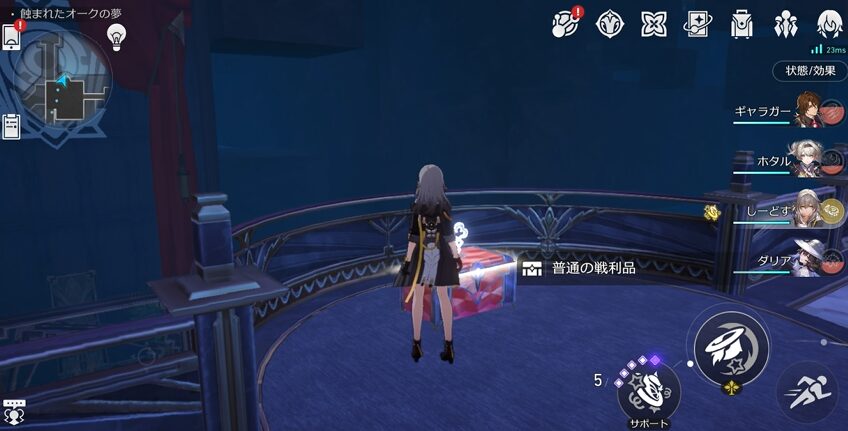Switch to party member ギャラガー
Image resolution: width=848 pixels, height=431 pixels.
tap(808, 110)
